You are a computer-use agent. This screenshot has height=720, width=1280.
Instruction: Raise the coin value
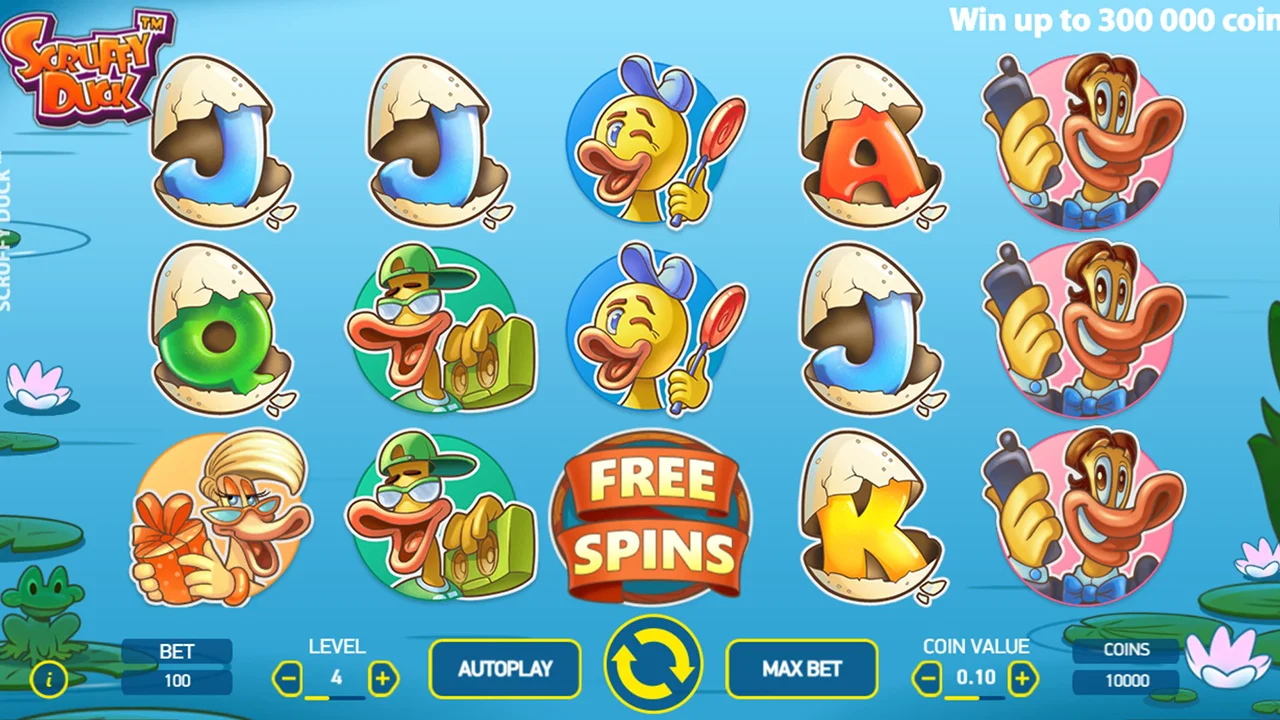(x=1022, y=679)
